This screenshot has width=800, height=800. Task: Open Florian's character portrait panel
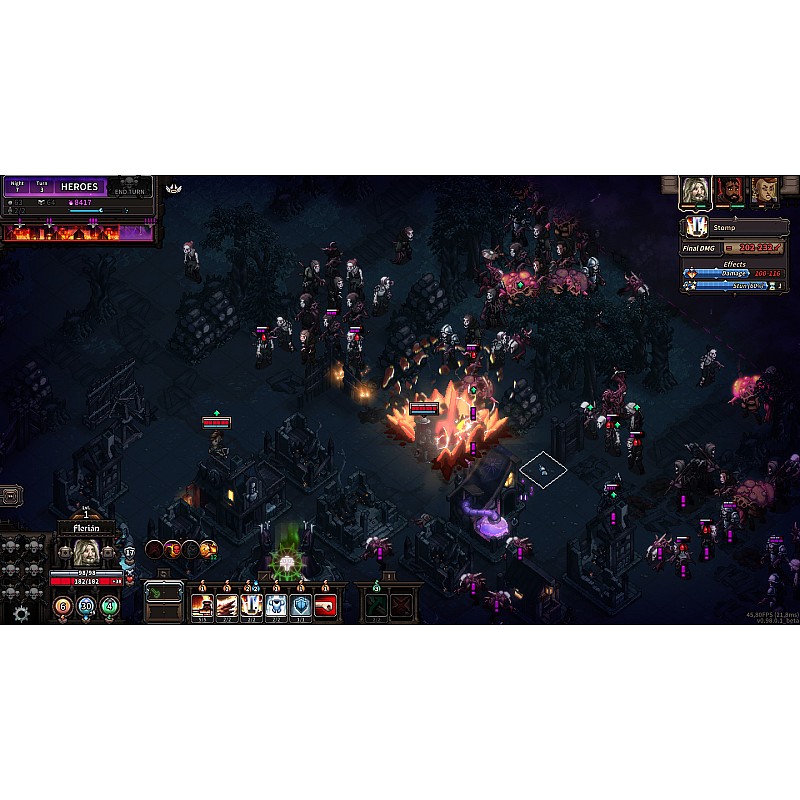coord(85,552)
